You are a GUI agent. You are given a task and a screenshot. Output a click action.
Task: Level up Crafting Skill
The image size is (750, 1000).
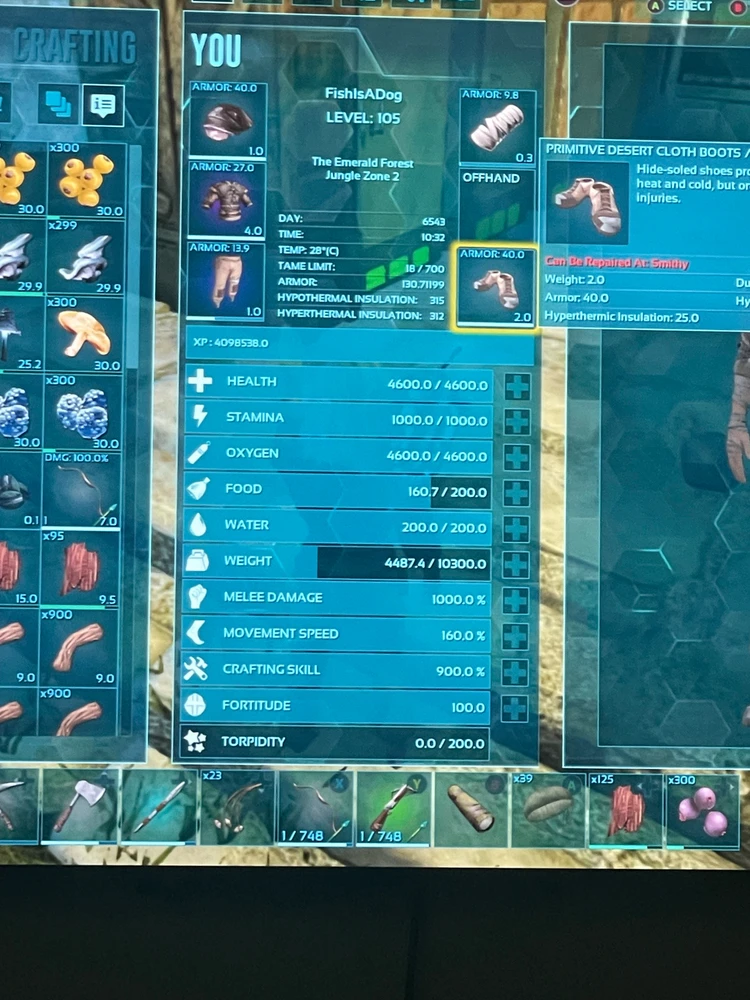click(515, 672)
